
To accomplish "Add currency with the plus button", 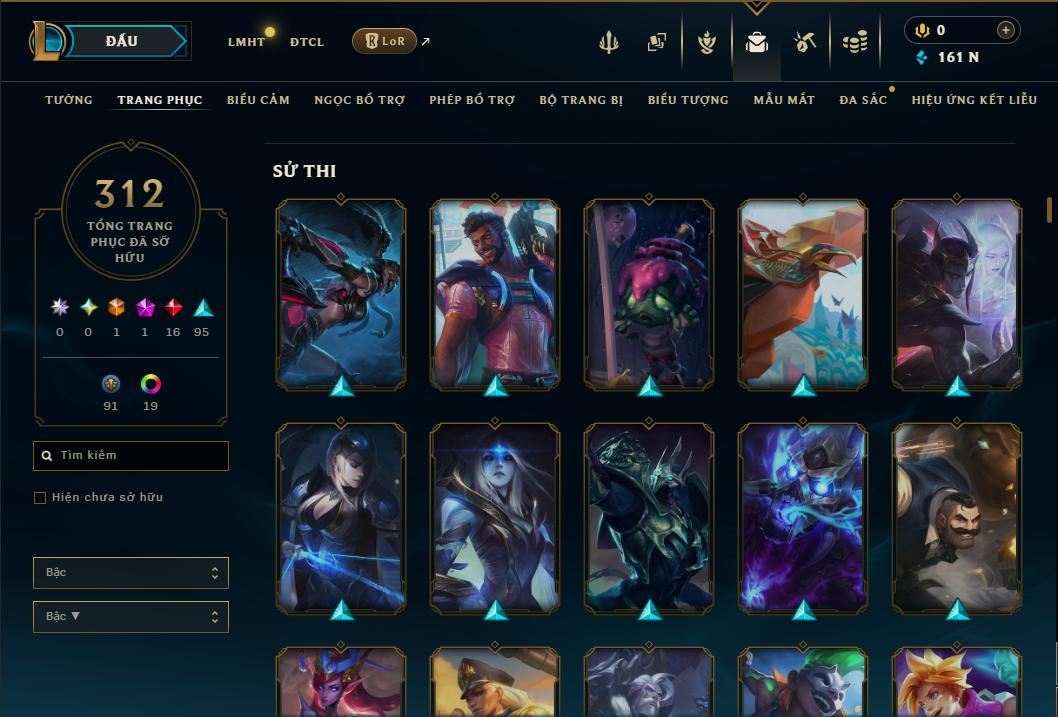I will pos(1005,31).
